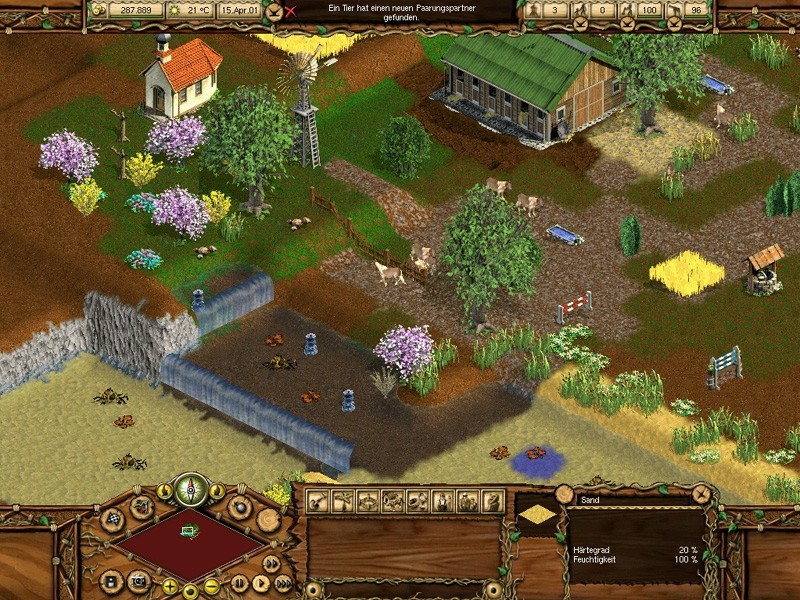Open the statistics chart button

[142, 506]
